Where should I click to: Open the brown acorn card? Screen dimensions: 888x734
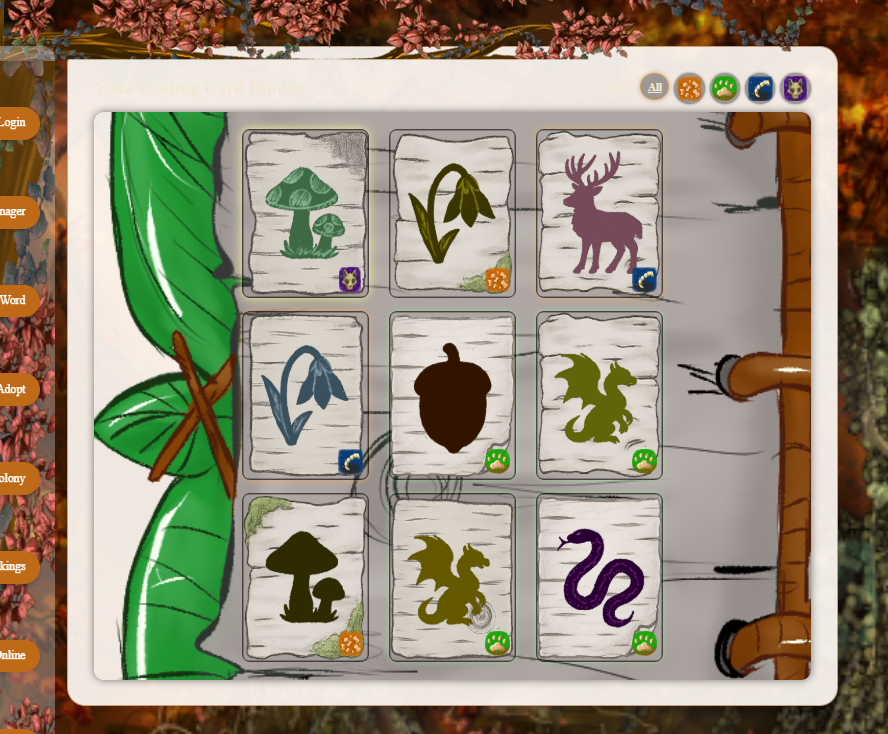pyautogui.click(x=452, y=395)
